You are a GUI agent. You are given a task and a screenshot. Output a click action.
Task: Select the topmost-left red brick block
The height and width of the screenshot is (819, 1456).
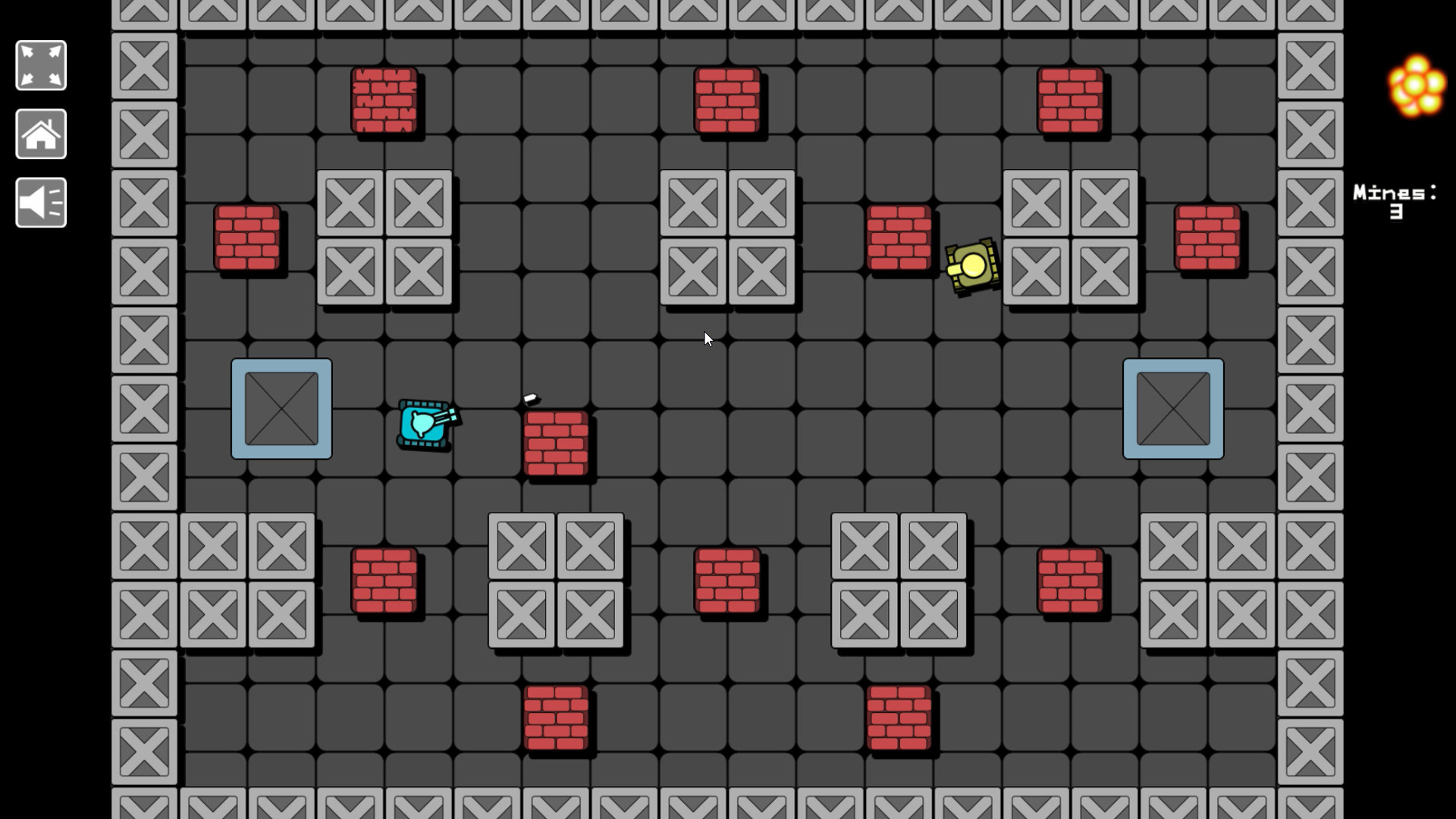coord(384,99)
